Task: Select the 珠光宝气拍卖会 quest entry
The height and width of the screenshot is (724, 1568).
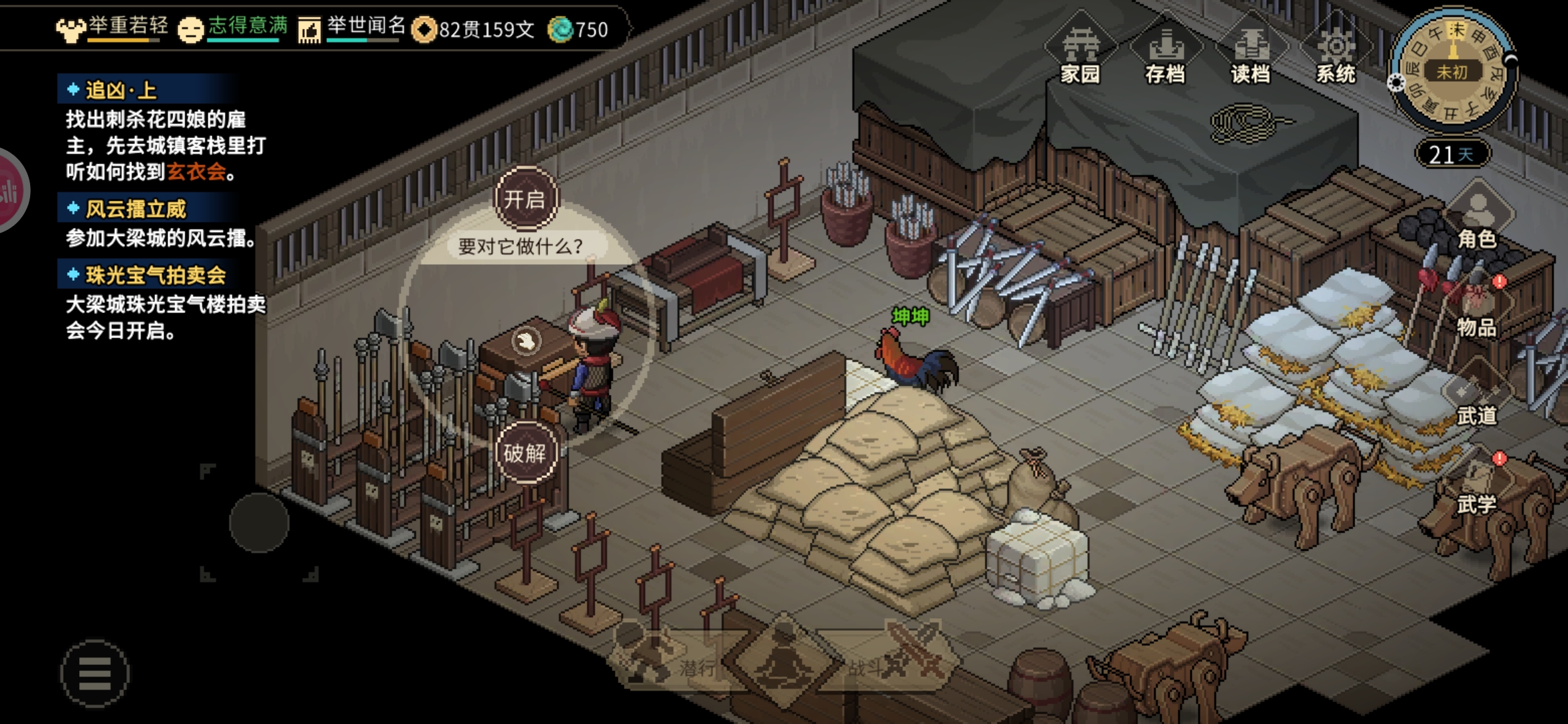Action: [x=155, y=275]
